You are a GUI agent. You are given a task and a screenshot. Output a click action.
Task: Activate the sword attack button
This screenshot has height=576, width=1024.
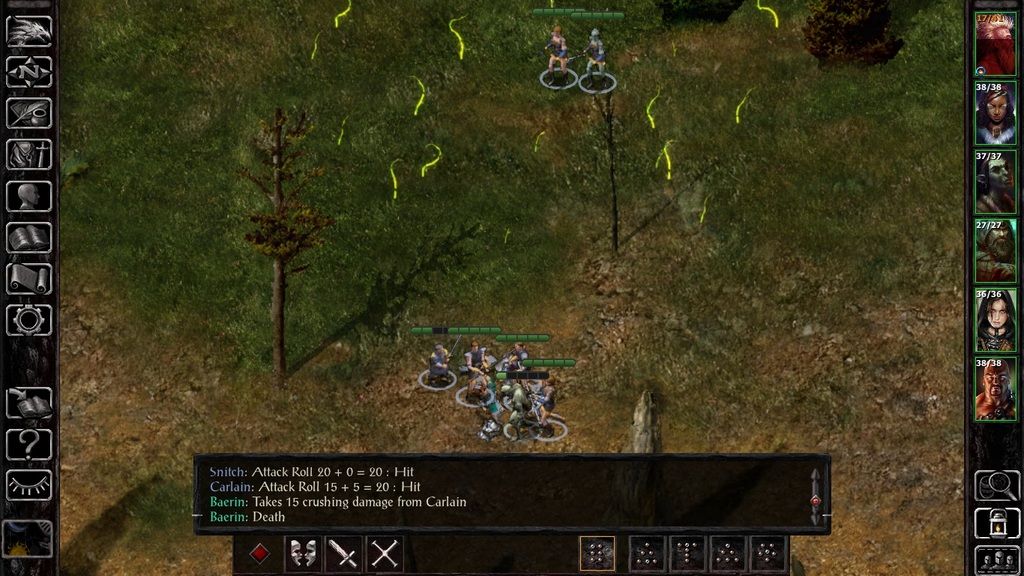(343, 553)
